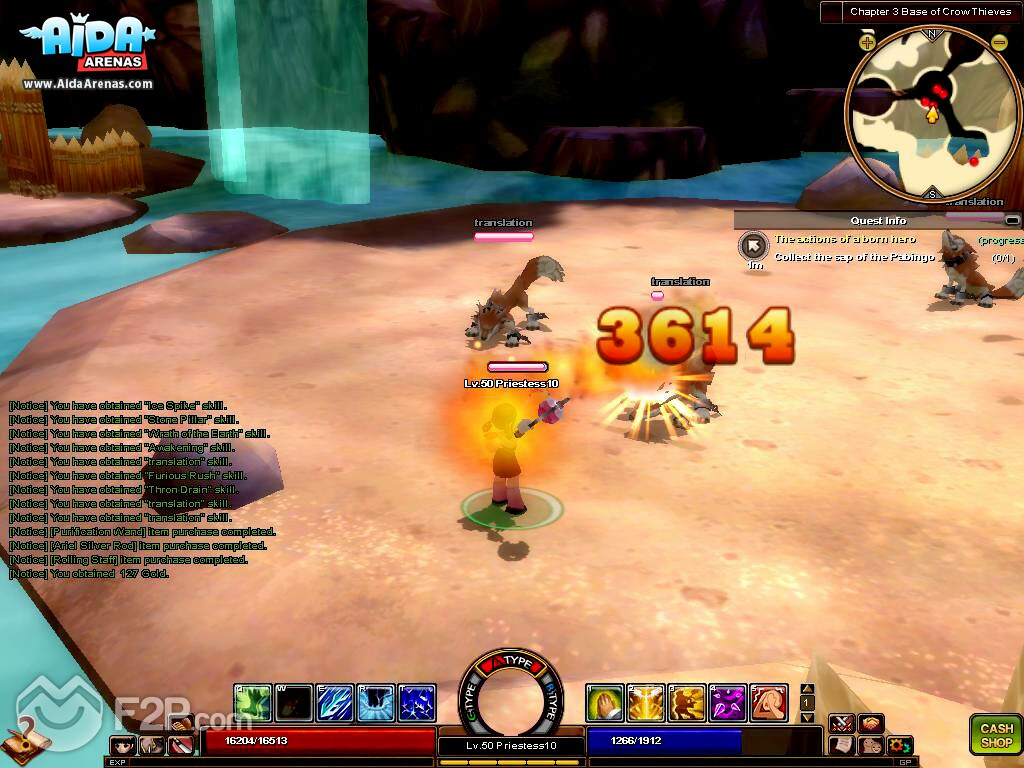Activate the red clutching-head skill

(769, 703)
